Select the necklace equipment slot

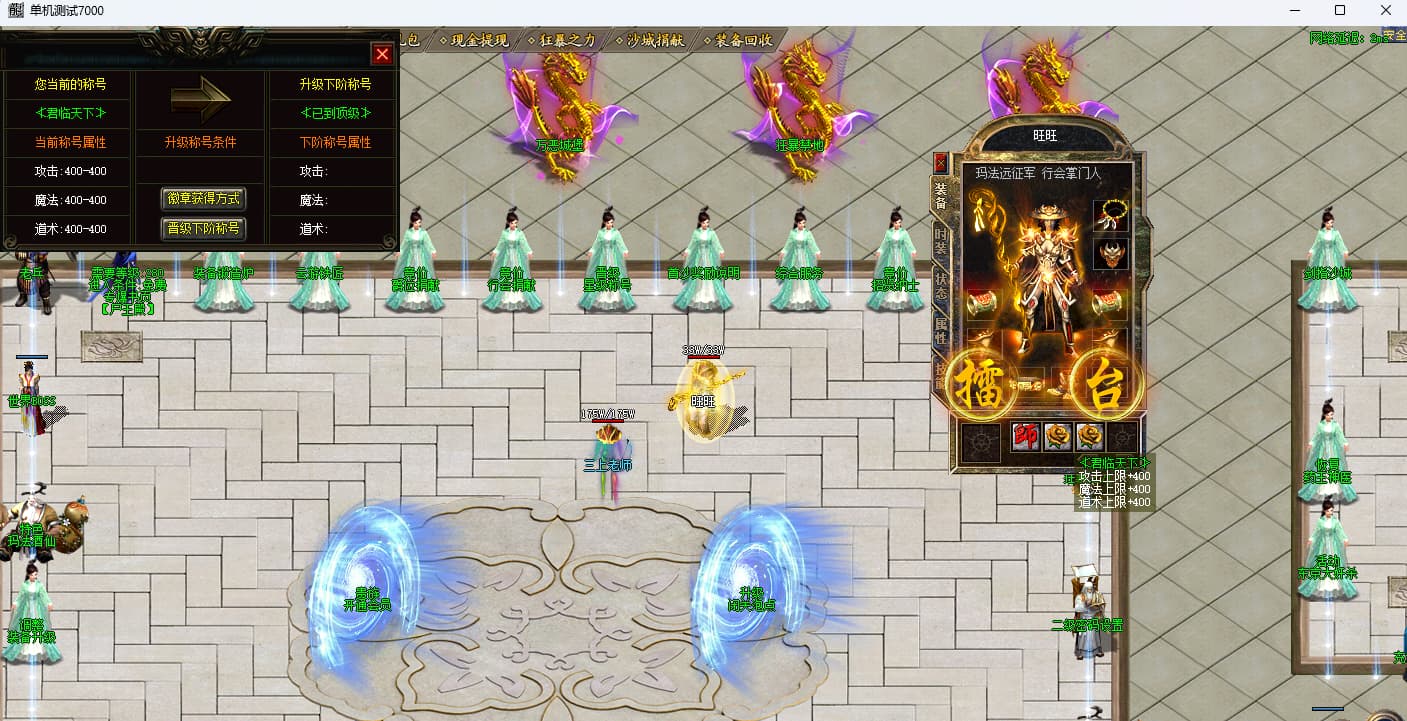(1110, 215)
